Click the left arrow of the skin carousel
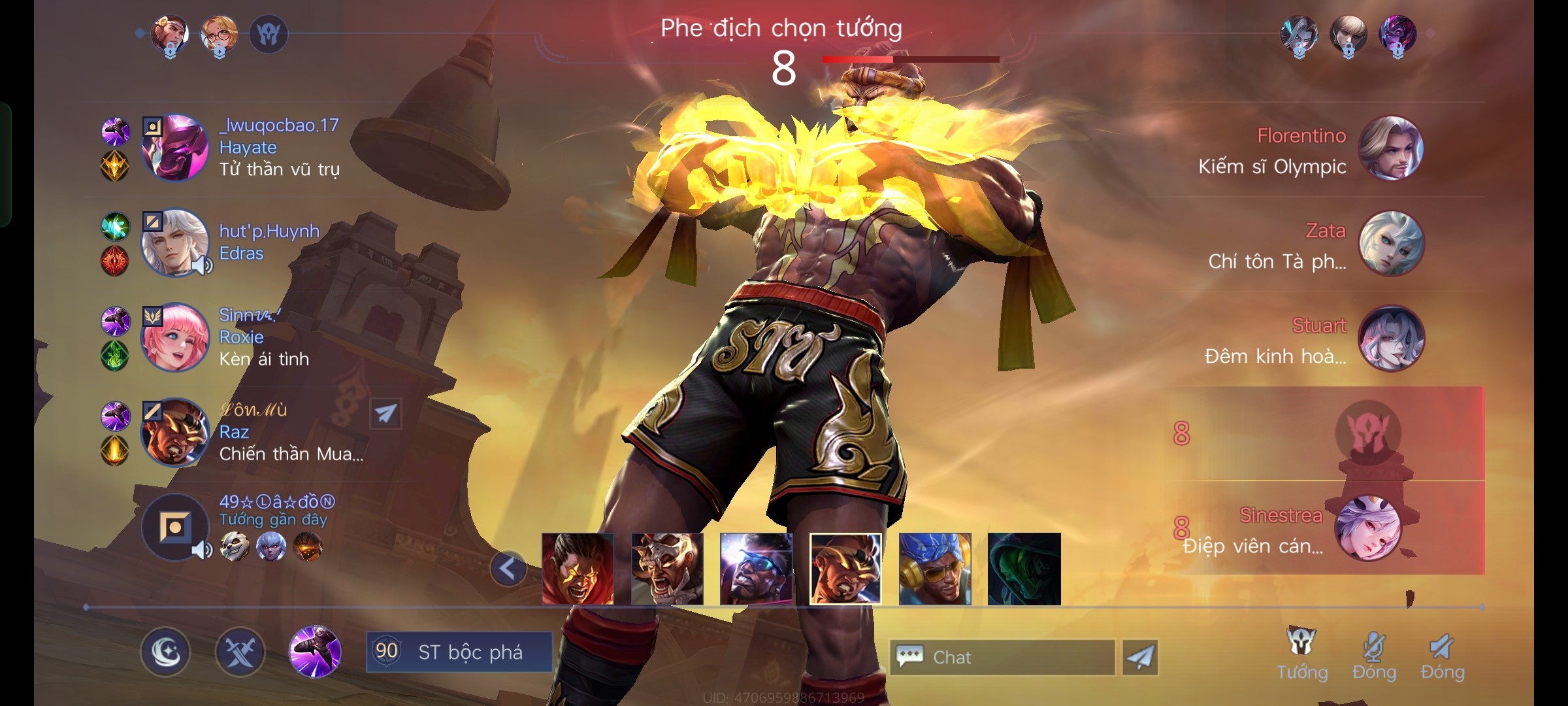Image resolution: width=1568 pixels, height=706 pixels. 508,569
